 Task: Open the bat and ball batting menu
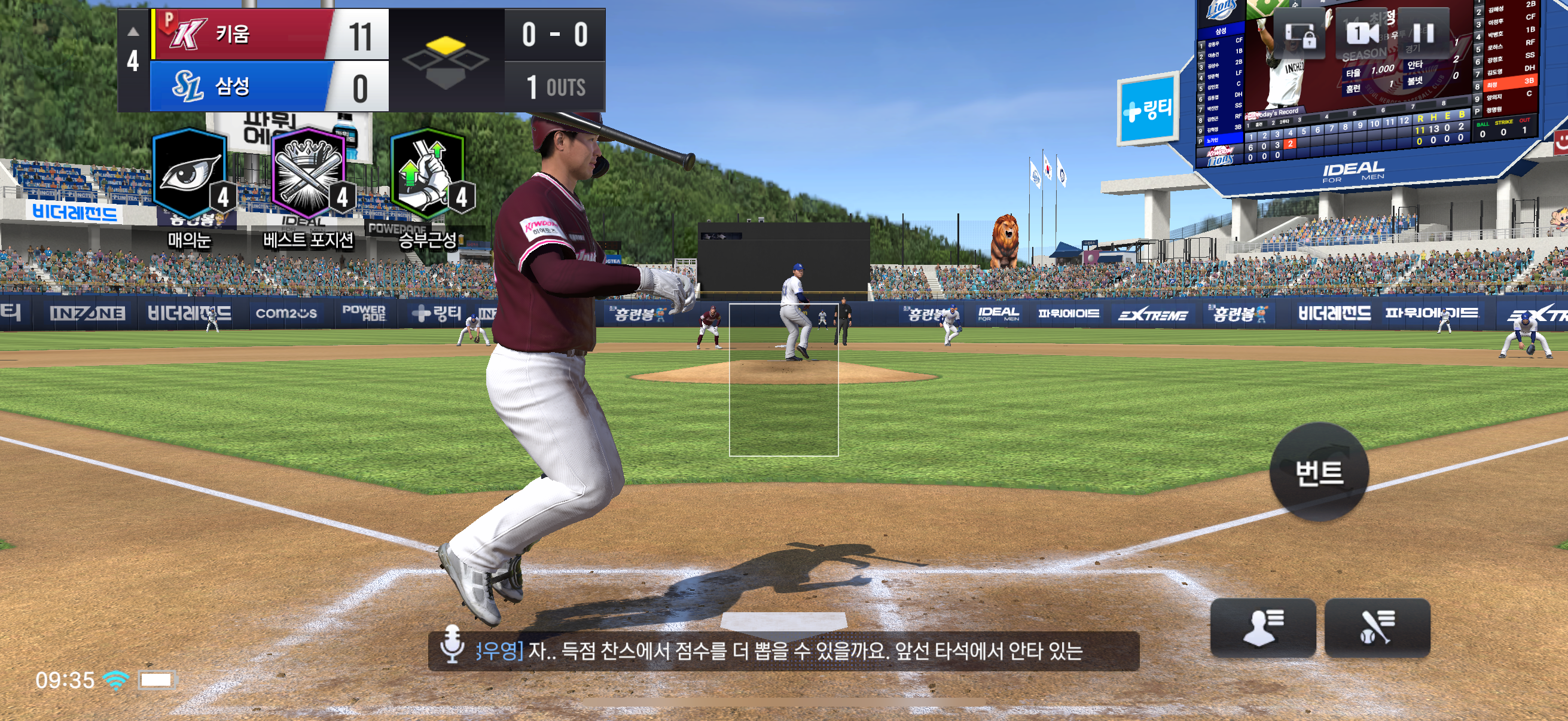[x=1377, y=627]
